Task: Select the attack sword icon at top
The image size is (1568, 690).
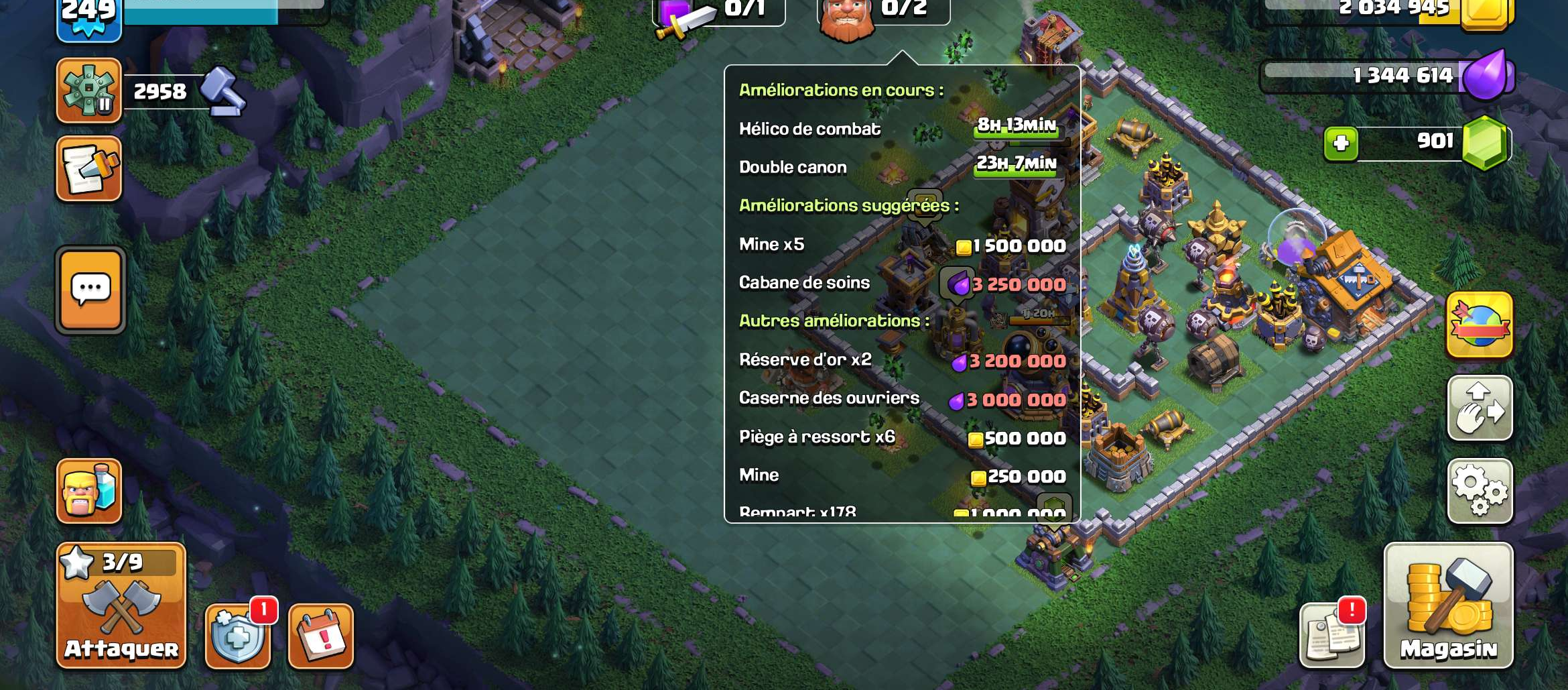Action: [x=685, y=13]
